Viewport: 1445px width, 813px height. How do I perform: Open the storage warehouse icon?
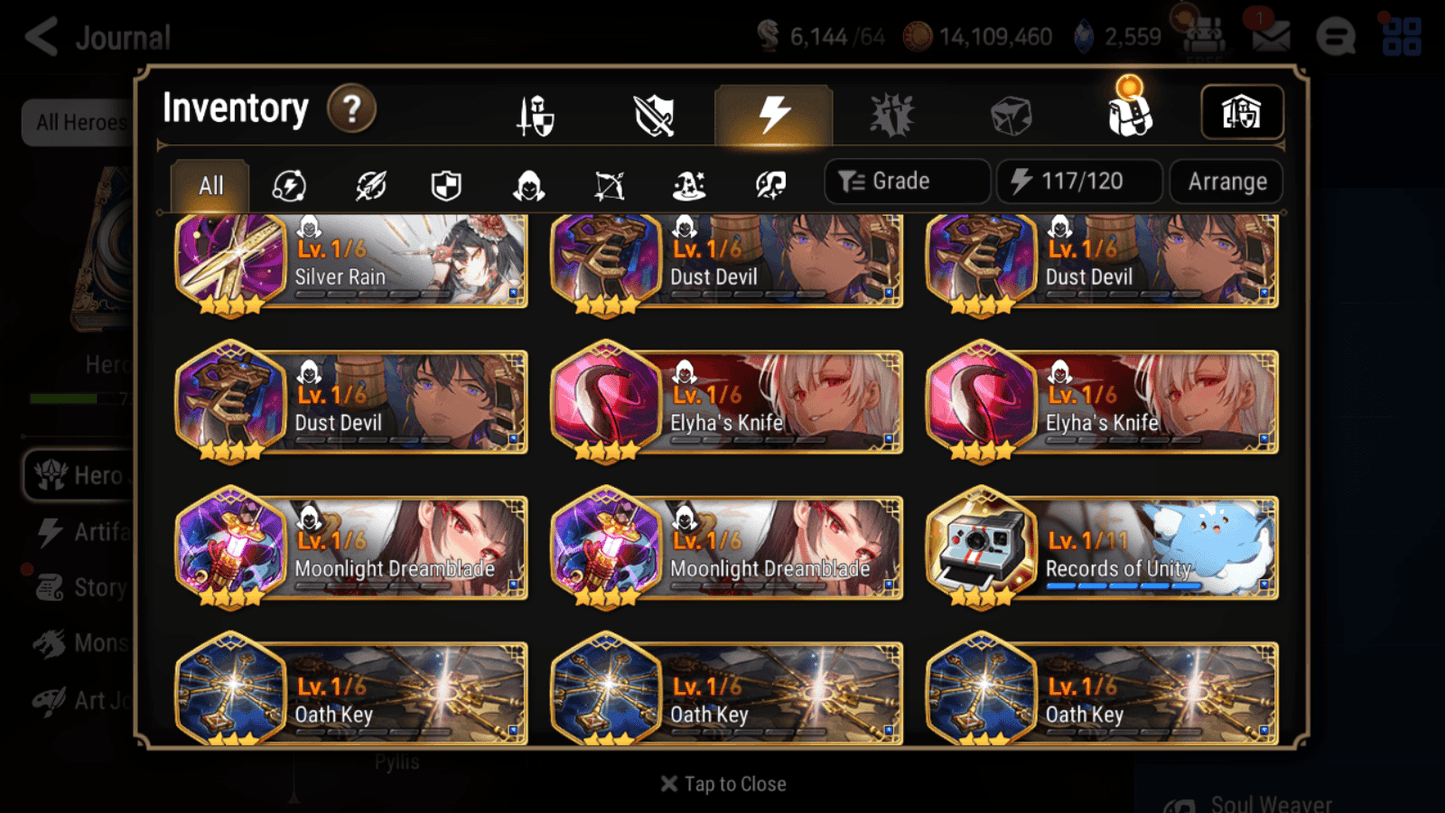click(x=1241, y=113)
